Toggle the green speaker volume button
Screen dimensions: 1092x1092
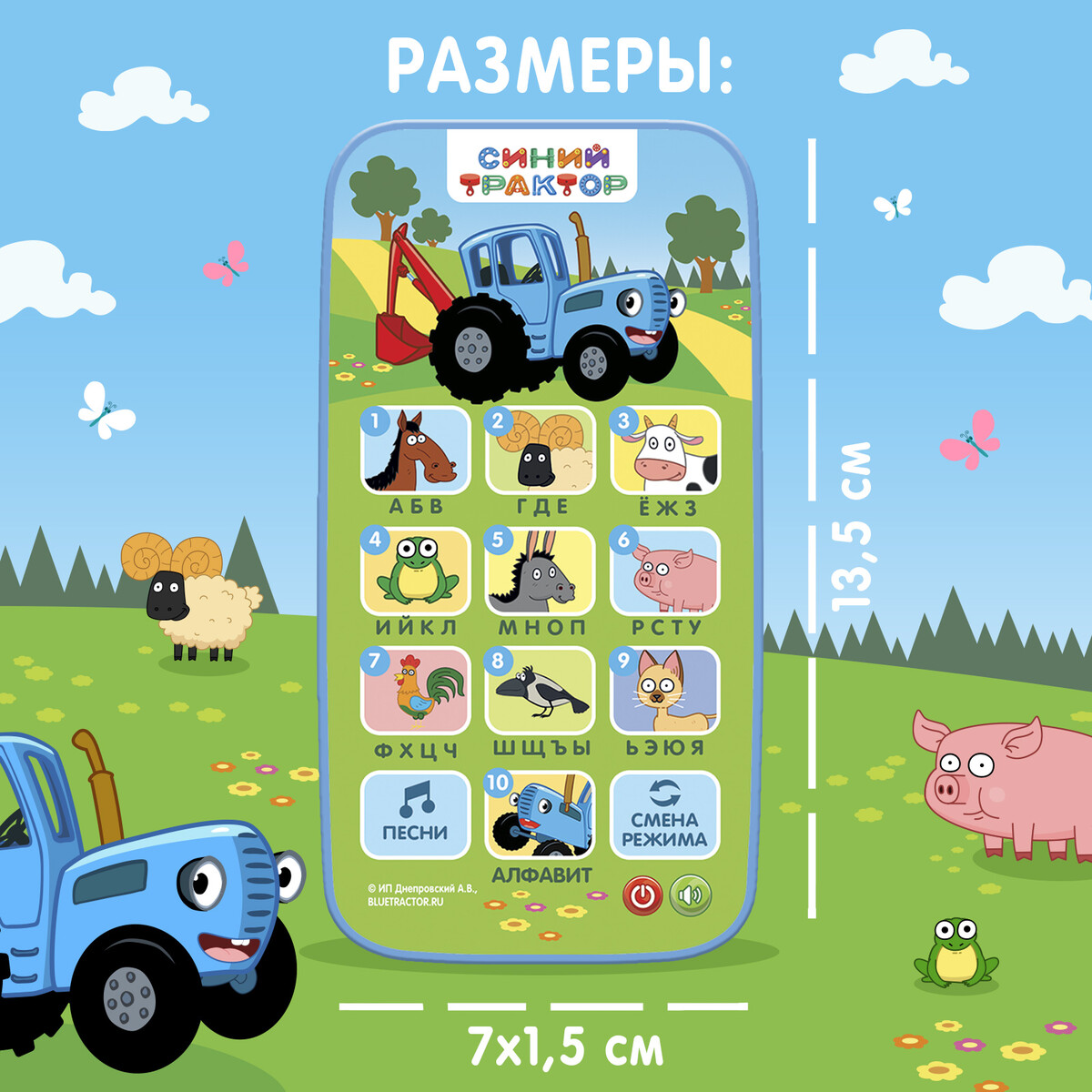[691, 895]
